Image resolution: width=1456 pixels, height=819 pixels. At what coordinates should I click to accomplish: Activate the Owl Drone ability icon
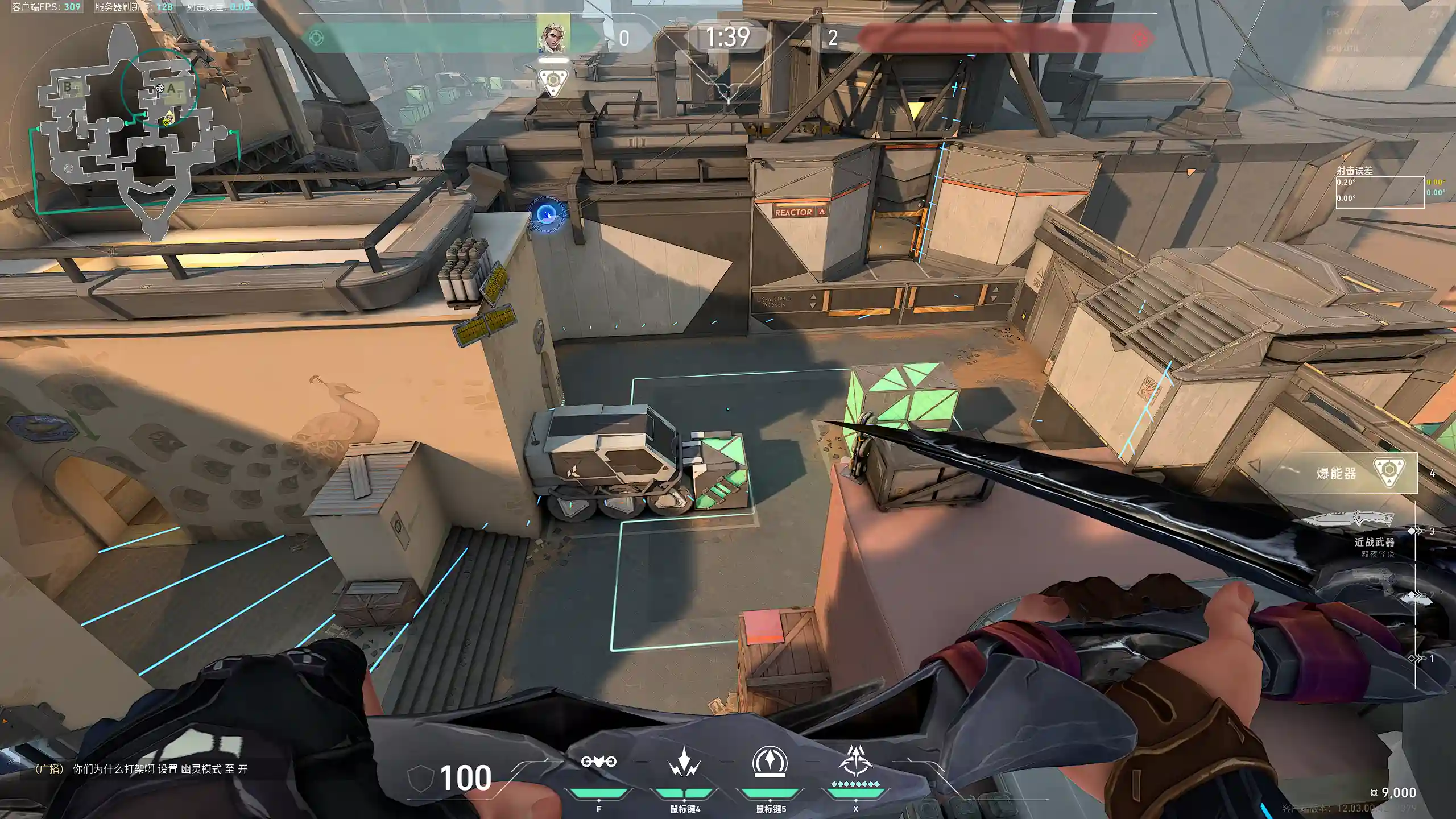pos(598,762)
